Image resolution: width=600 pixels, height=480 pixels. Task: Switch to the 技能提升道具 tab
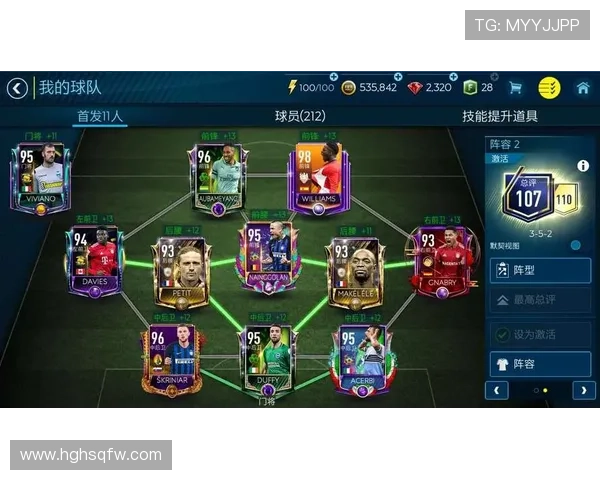(499, 116)
